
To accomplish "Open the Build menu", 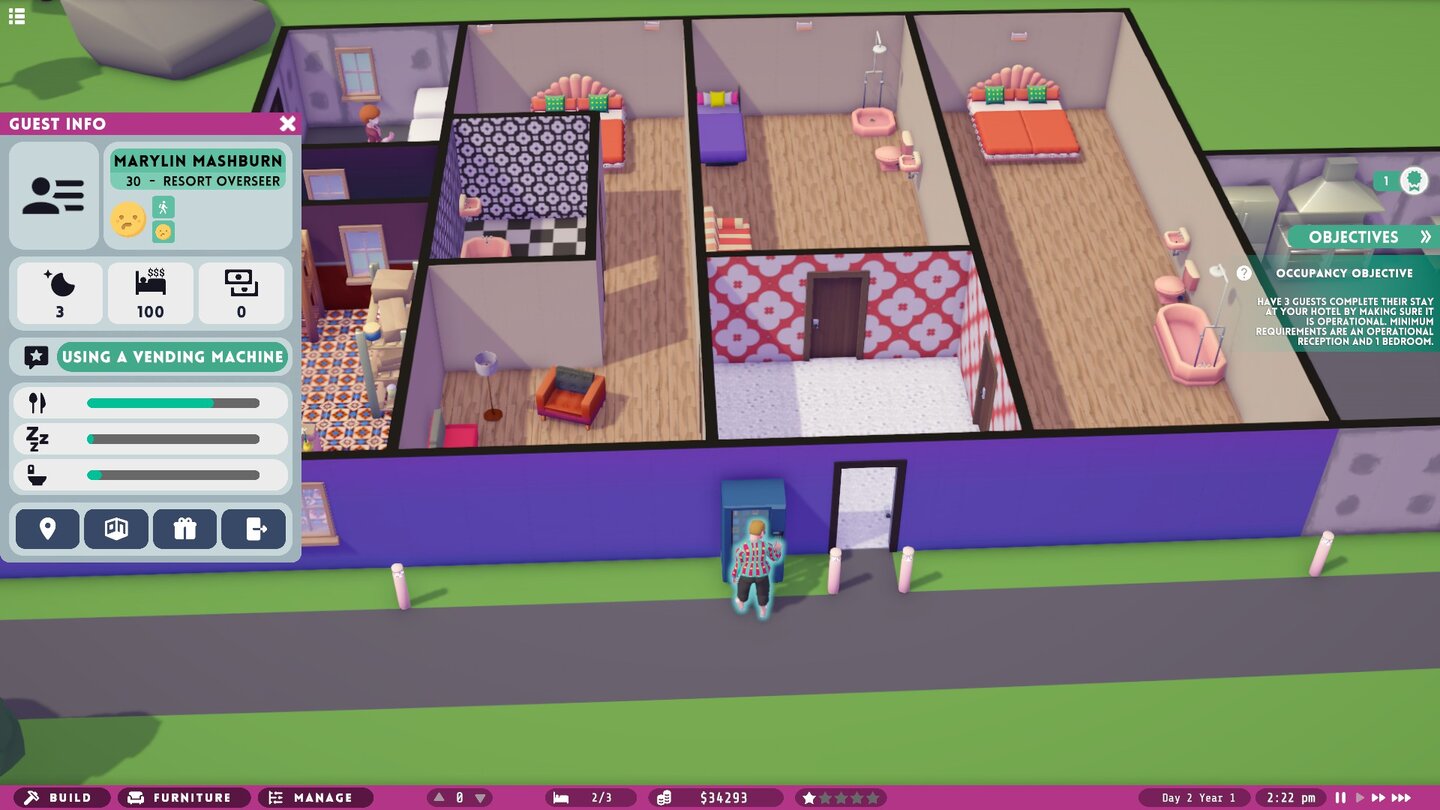I will tap(62, 797).
